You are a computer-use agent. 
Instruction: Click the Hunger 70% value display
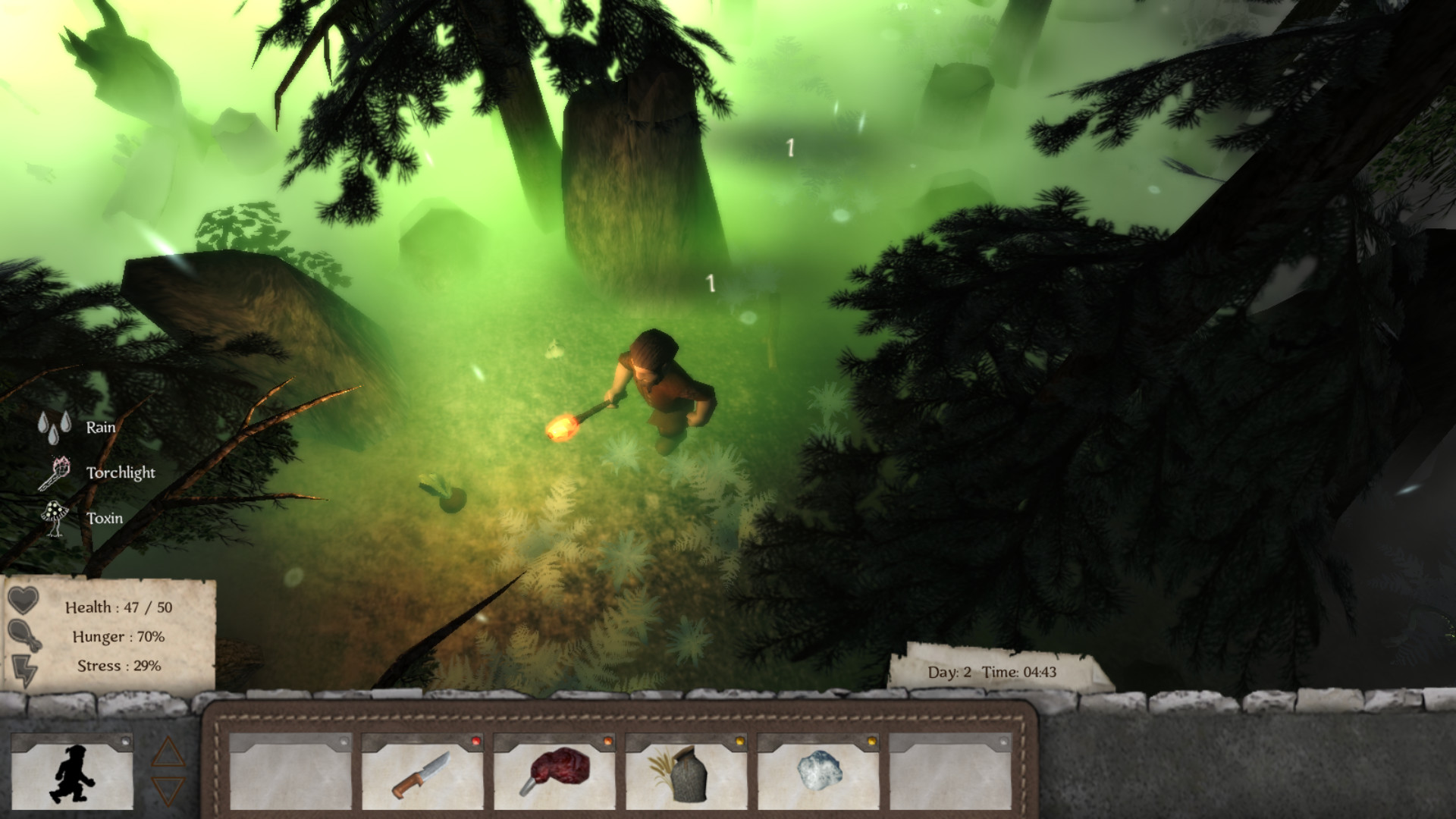(x=119, y=637)
